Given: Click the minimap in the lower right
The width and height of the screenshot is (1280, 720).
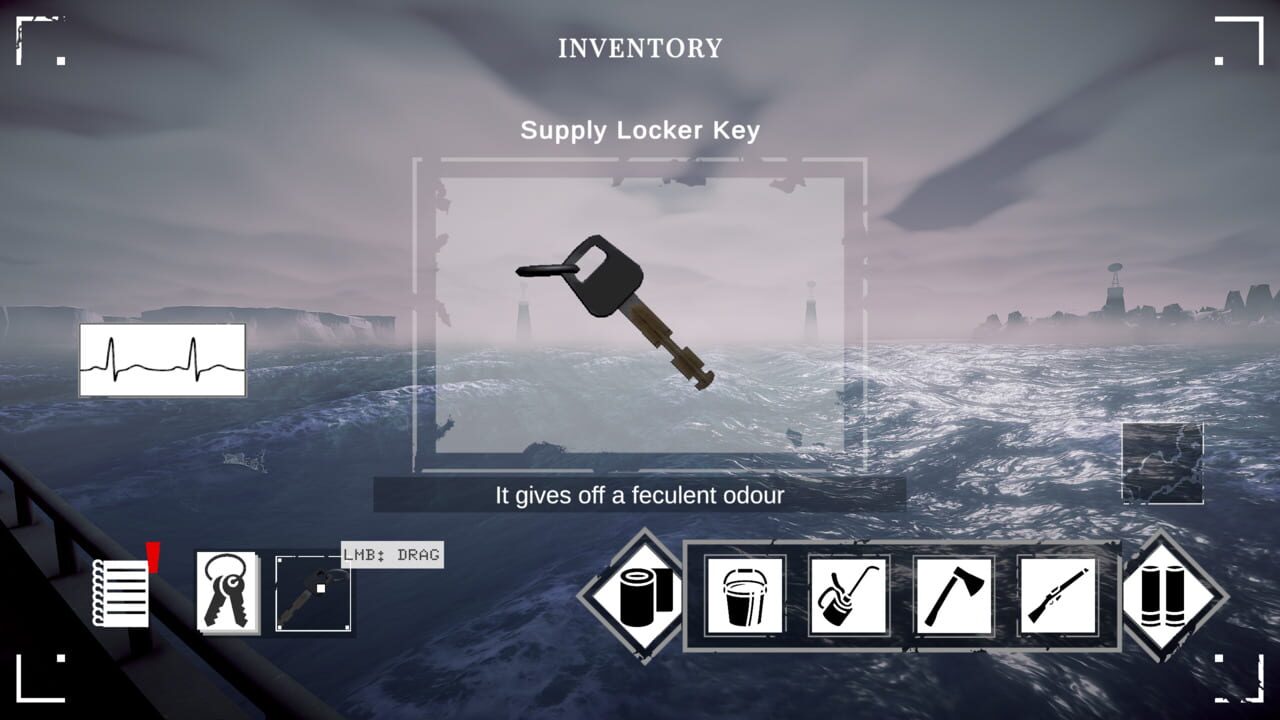Looking at the screenshot, I should point(1163,464).
